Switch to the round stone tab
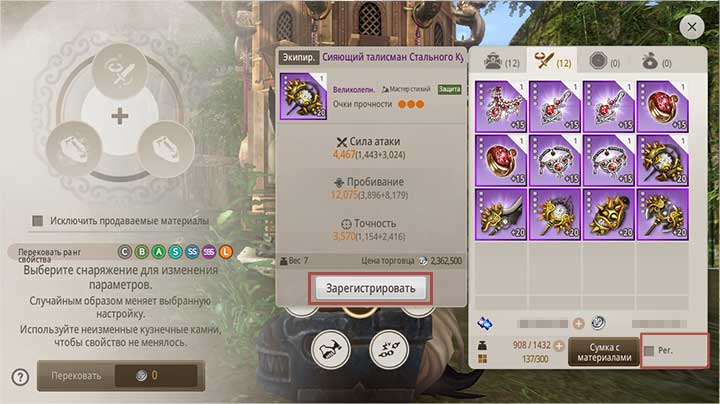720x404 pixels. (x=602, y=60)
